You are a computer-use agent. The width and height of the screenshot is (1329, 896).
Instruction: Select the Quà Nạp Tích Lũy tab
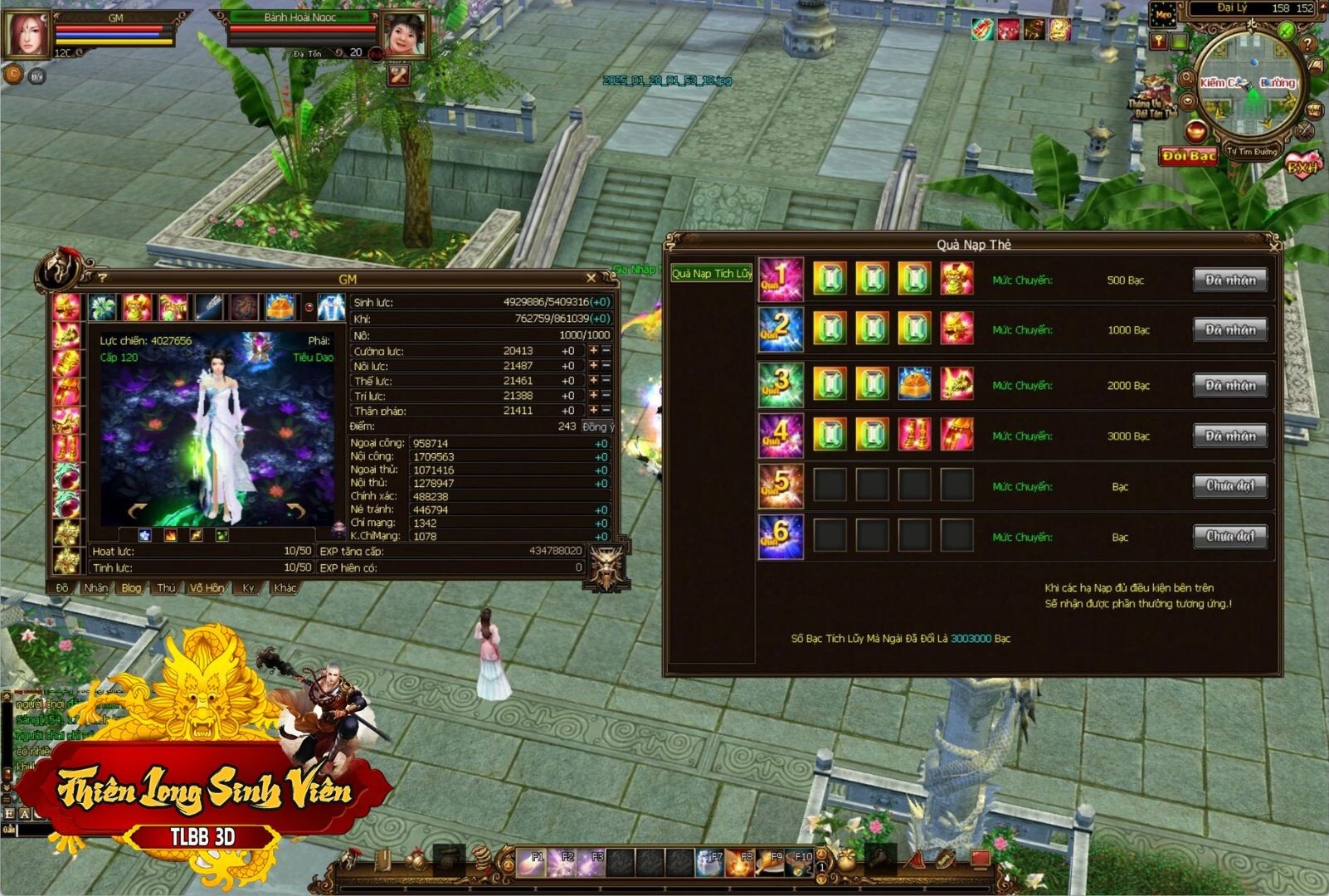[x=712, y=274]
